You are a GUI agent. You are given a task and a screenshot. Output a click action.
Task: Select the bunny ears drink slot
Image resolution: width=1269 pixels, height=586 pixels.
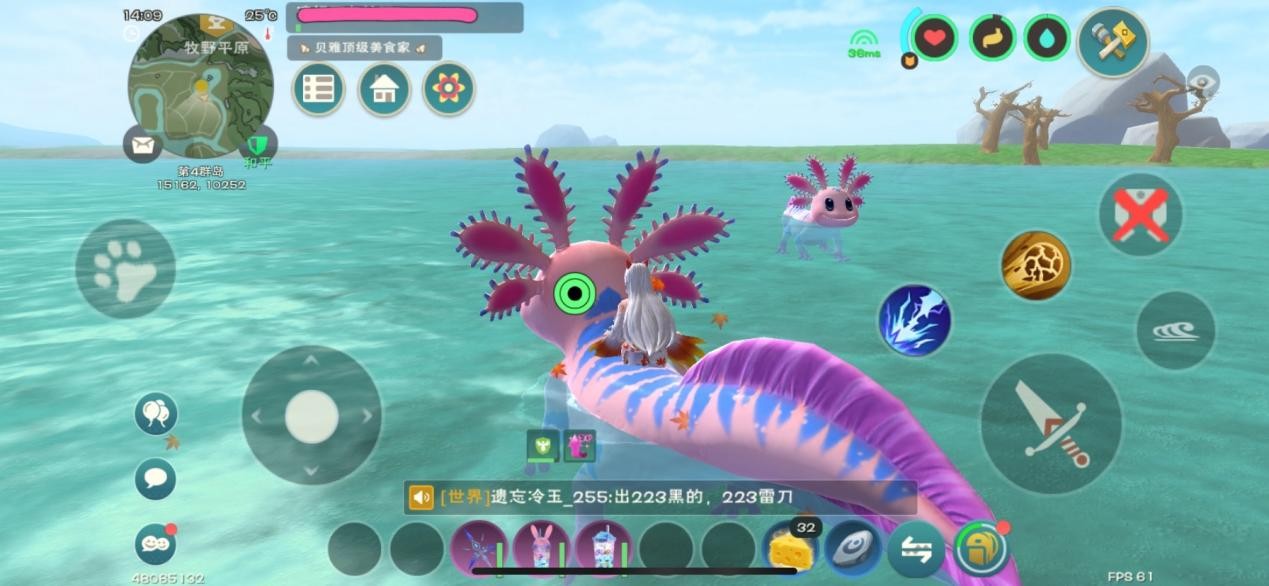(x=541, y=549)
